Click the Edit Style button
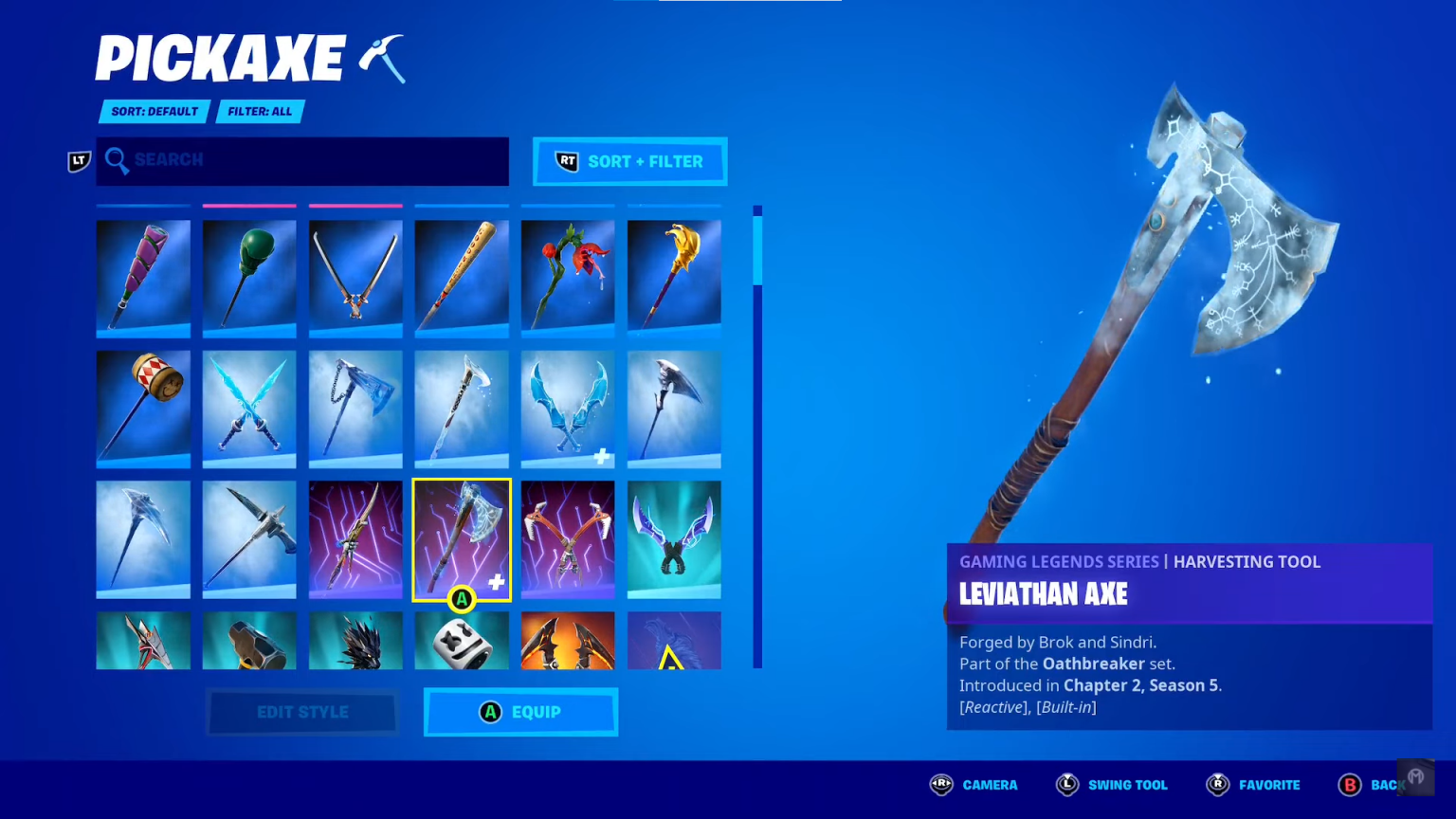Image resolution: width=1456 pixels, height=819 pixels. (x=301, y=712)
